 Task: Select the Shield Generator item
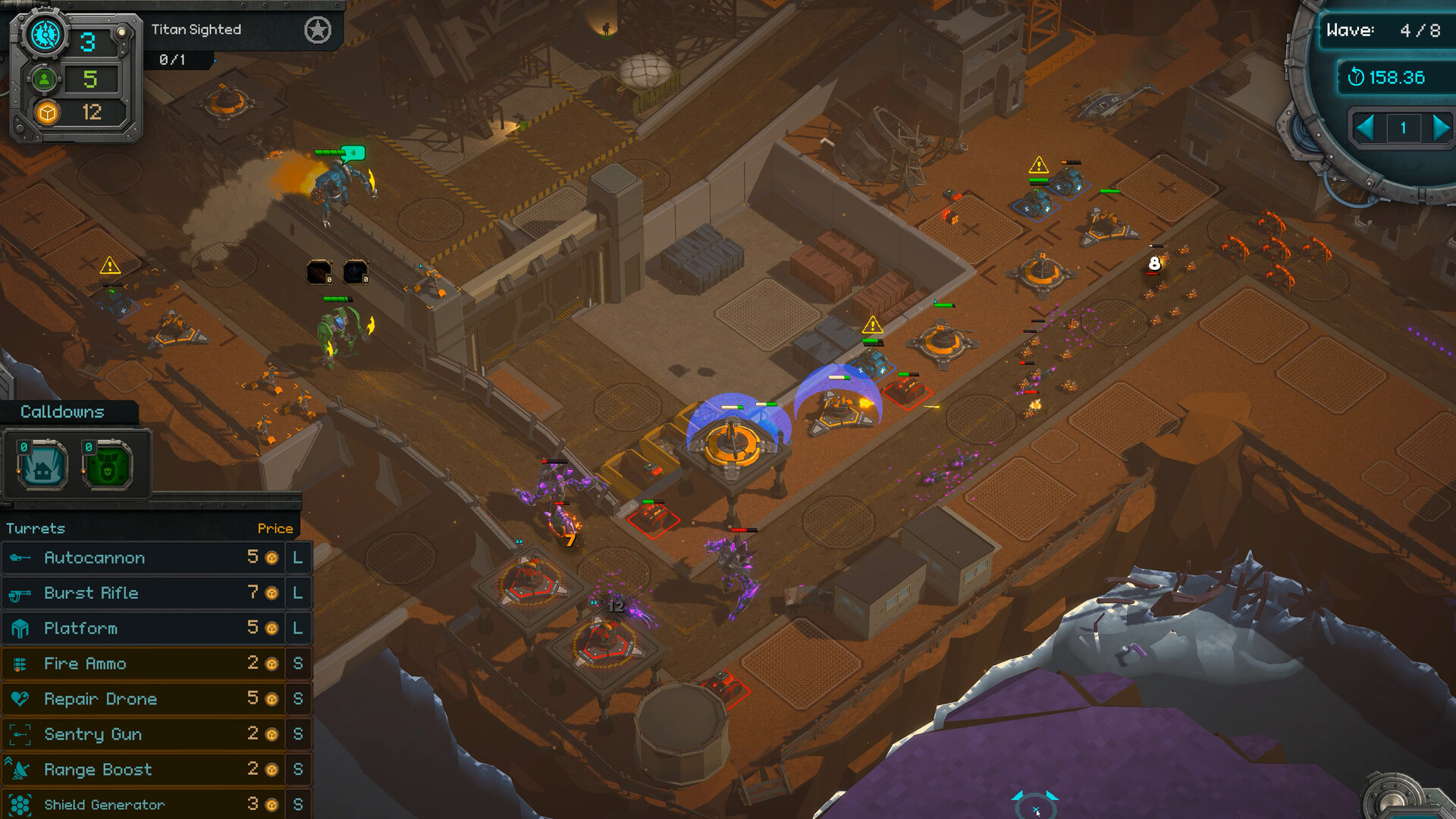144,804
